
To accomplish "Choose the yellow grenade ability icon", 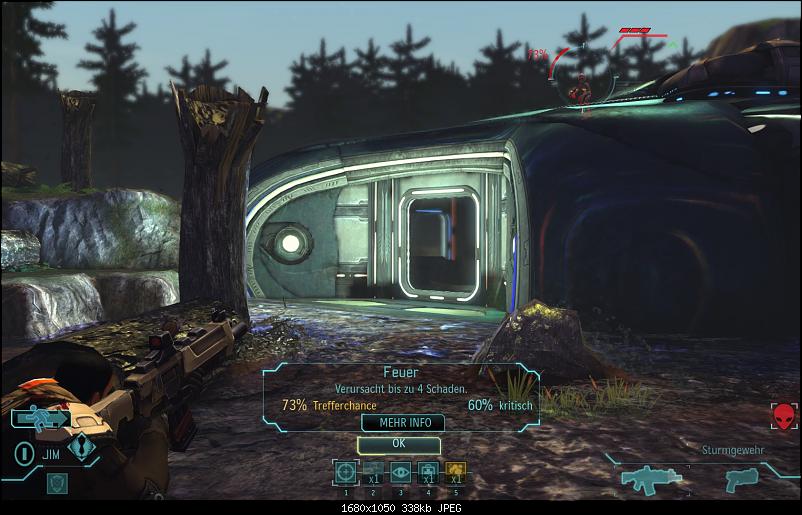I will click(x=455, y=472).
